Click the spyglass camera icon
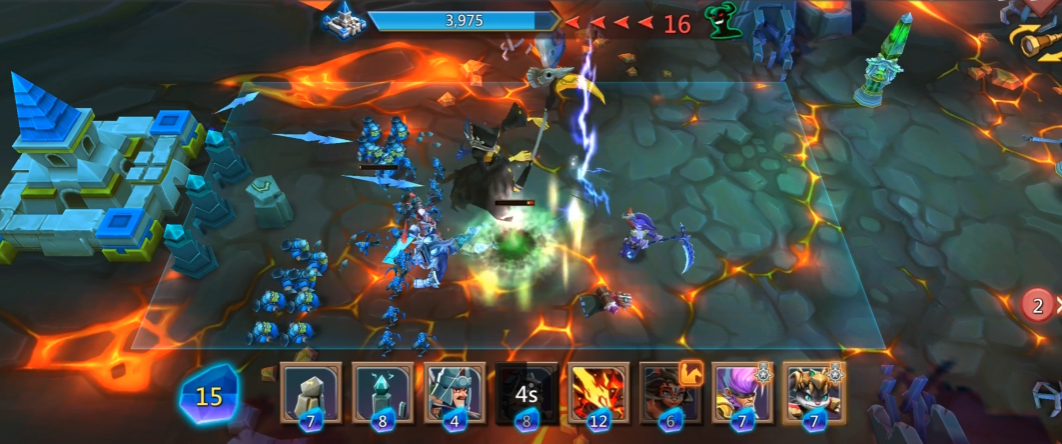1062x444 pixels. [x=1040, y=40]
